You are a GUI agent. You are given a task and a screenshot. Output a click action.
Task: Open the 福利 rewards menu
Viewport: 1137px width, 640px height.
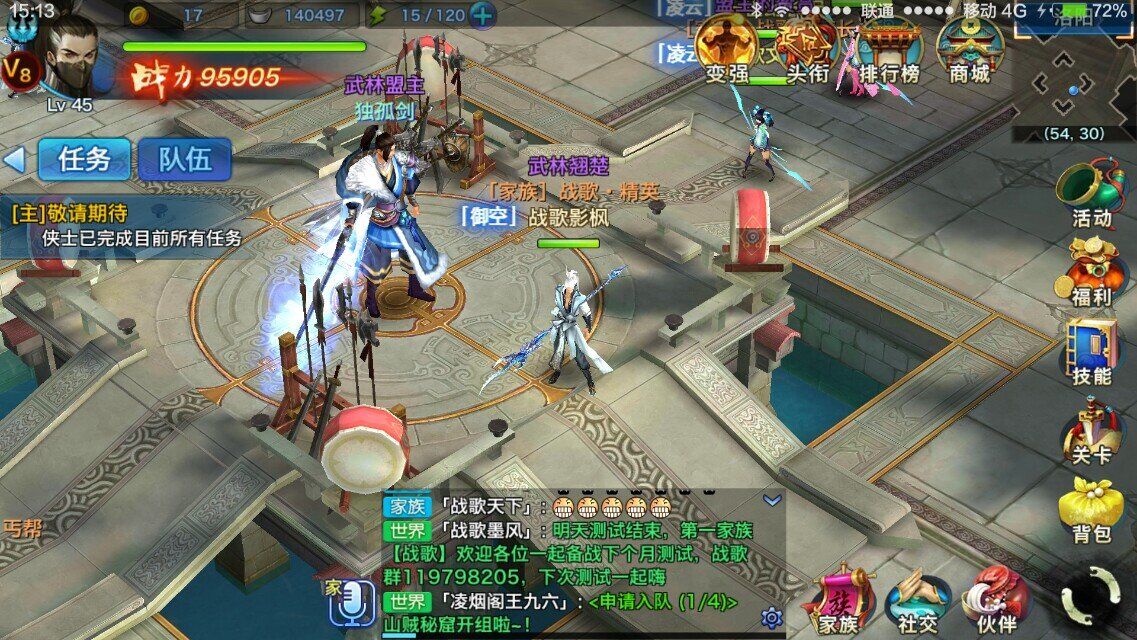point(1090,271)
